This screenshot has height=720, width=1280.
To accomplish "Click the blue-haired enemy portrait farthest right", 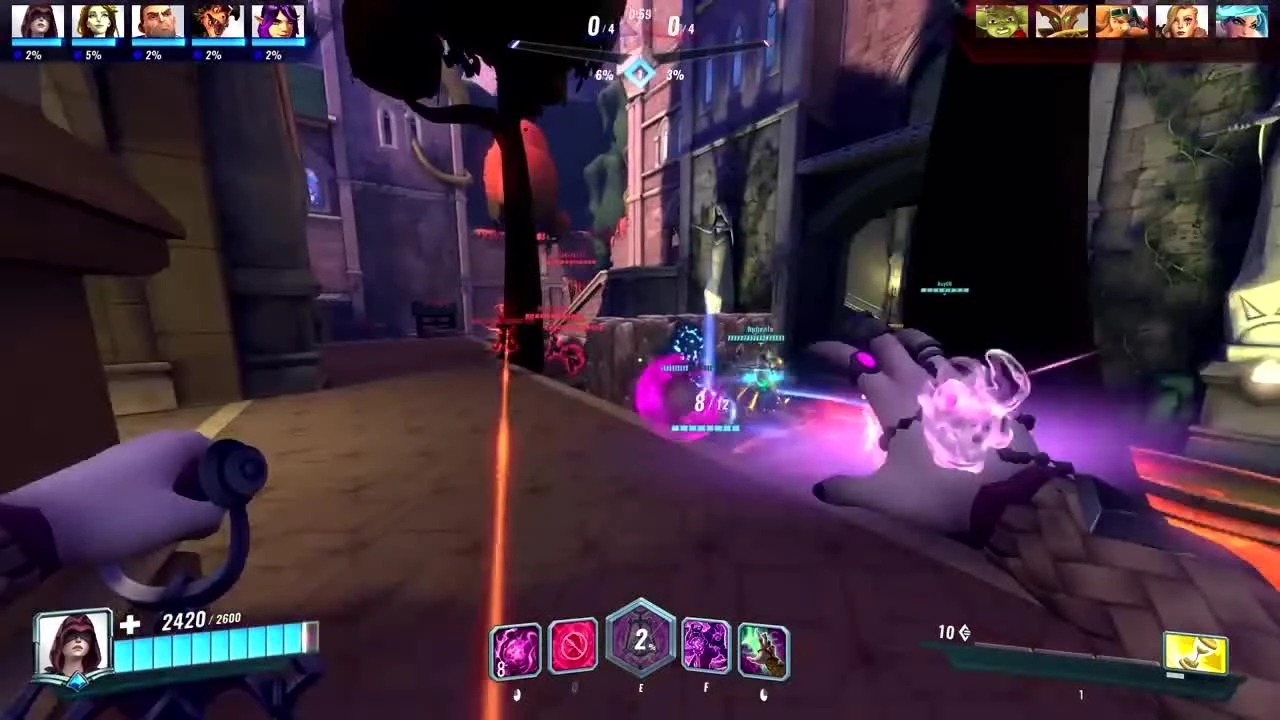I will pyautogui.click(x=1241, y=20).
